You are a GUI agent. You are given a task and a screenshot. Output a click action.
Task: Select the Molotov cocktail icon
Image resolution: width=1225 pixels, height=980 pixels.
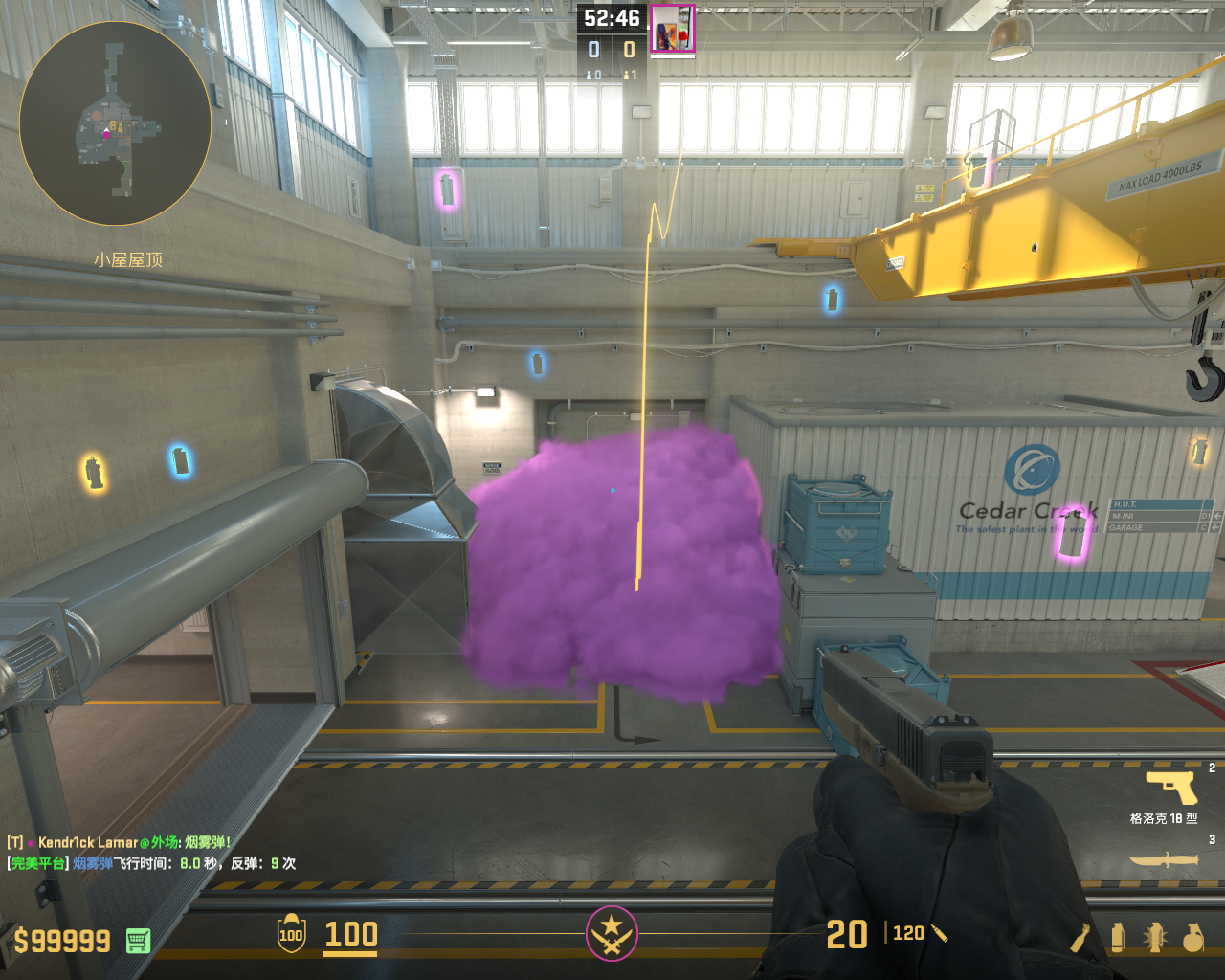click(x=1080, y=938)
